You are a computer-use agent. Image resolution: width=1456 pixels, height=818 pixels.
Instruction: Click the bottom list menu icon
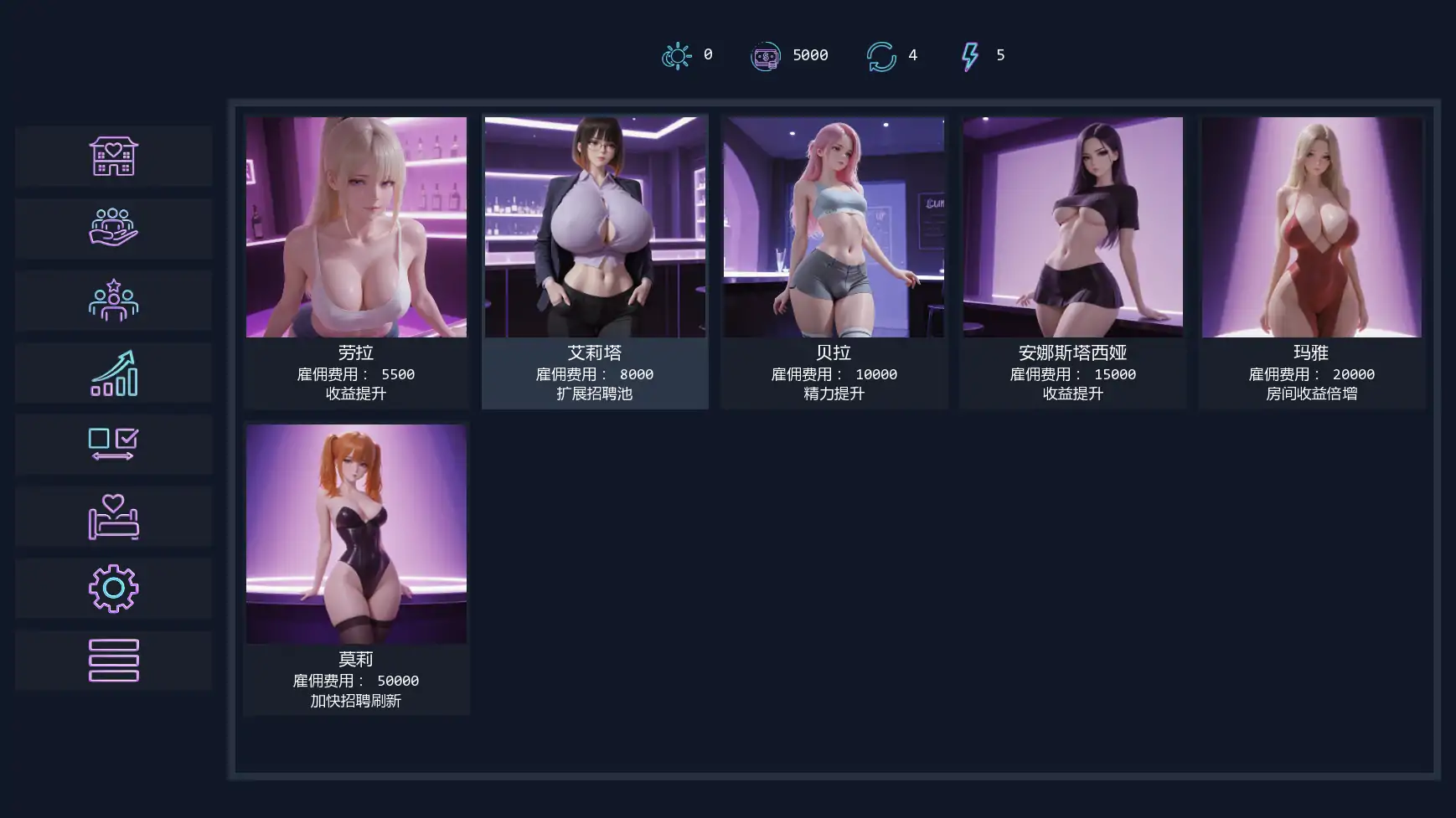point(113,660)
